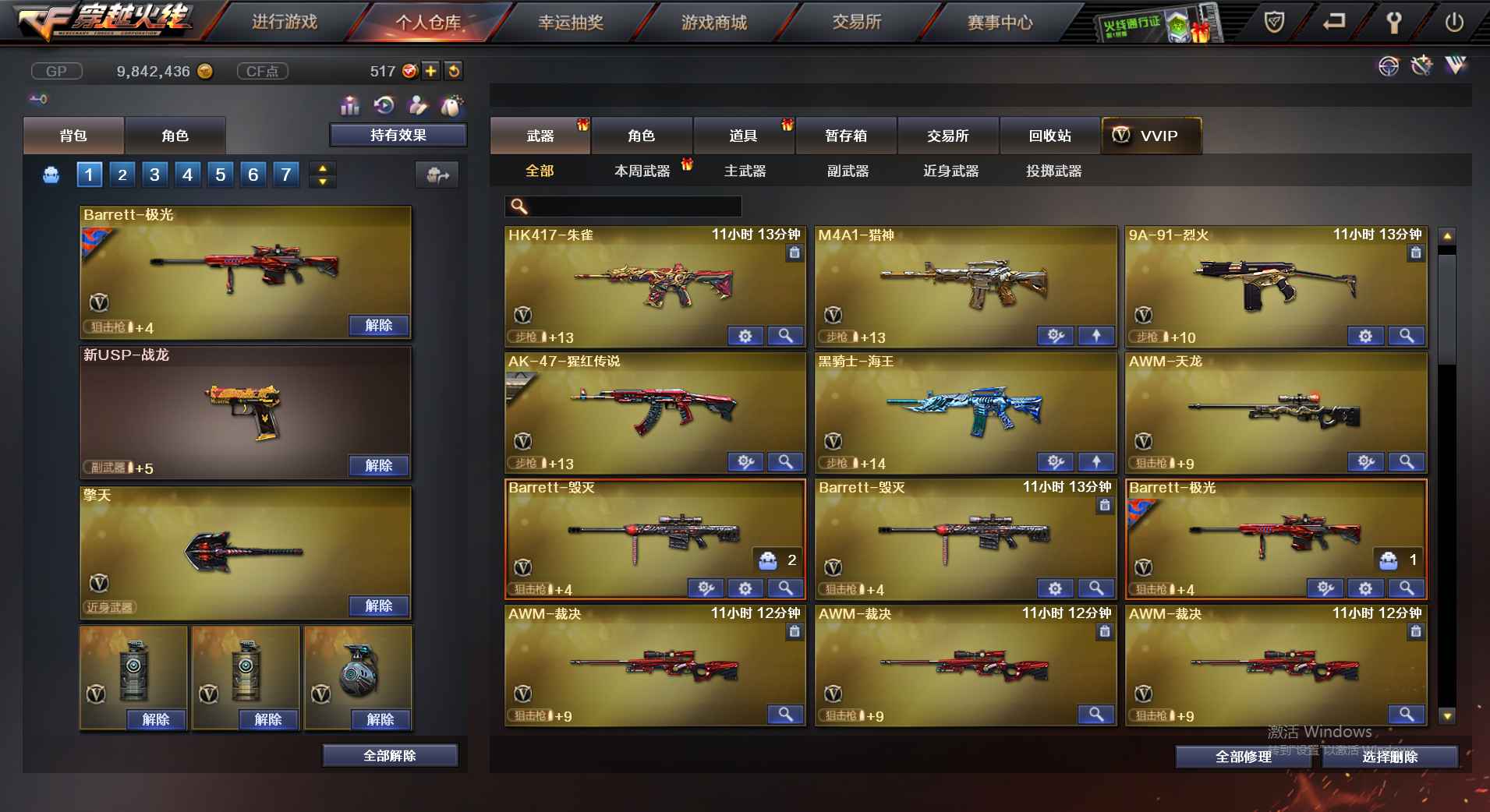Viewport: 1490px width, 812px height.
Task: Click the magnifier icon on AK-47-猩红传说 card
Action: 785,462
